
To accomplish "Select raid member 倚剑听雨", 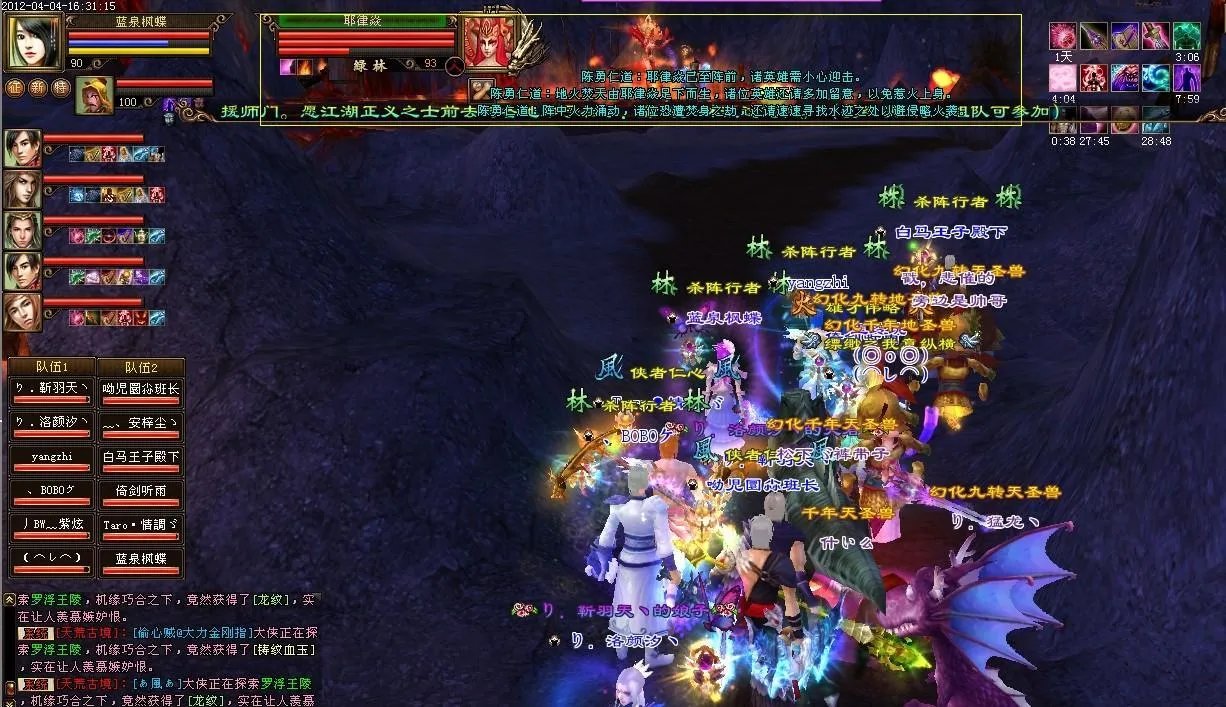I will point(141,490).
